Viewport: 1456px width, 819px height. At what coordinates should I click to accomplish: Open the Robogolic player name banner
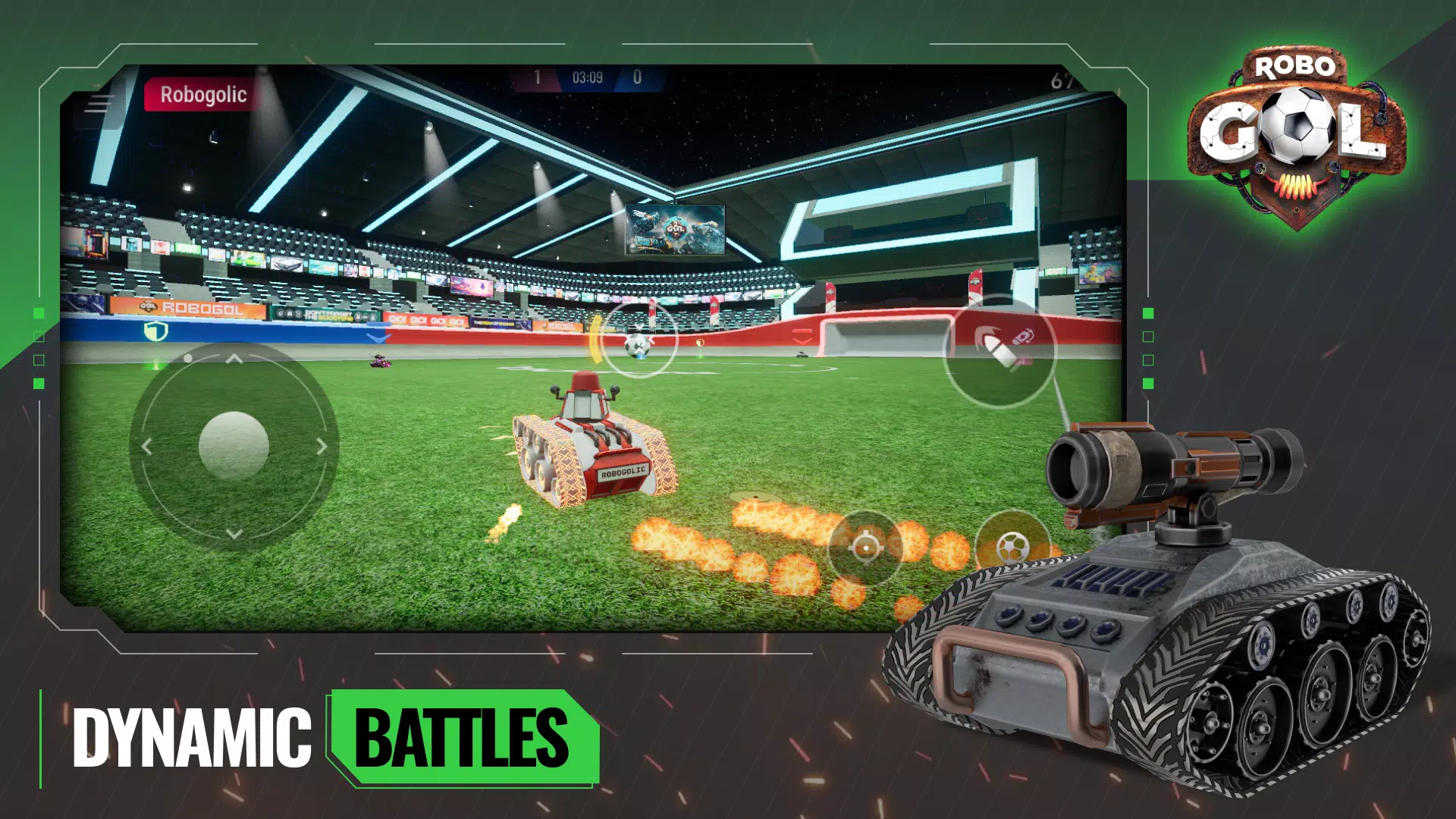[202, 96]
